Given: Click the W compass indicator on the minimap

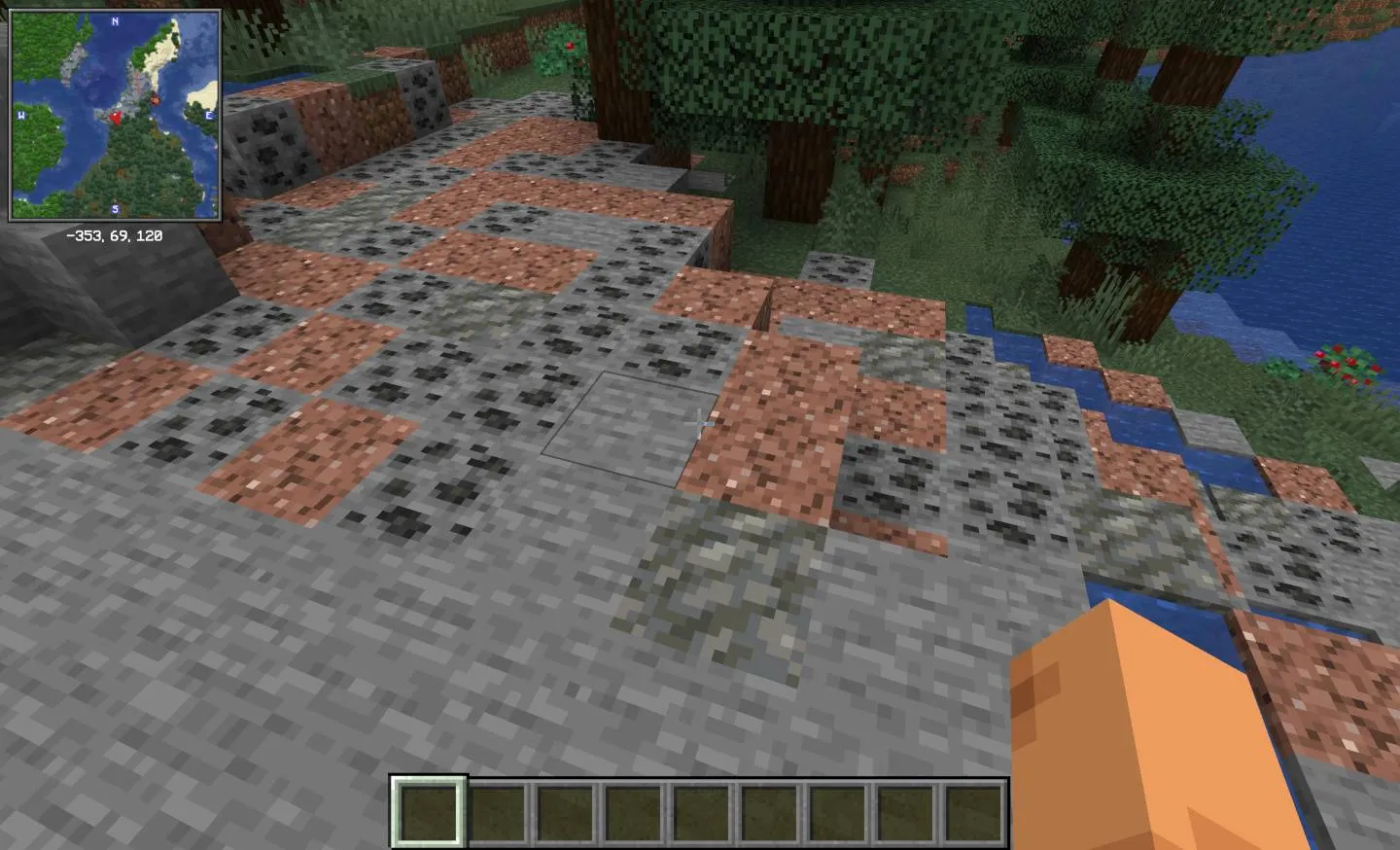Looking at the screenshot, I should click(x=20, y=114).
